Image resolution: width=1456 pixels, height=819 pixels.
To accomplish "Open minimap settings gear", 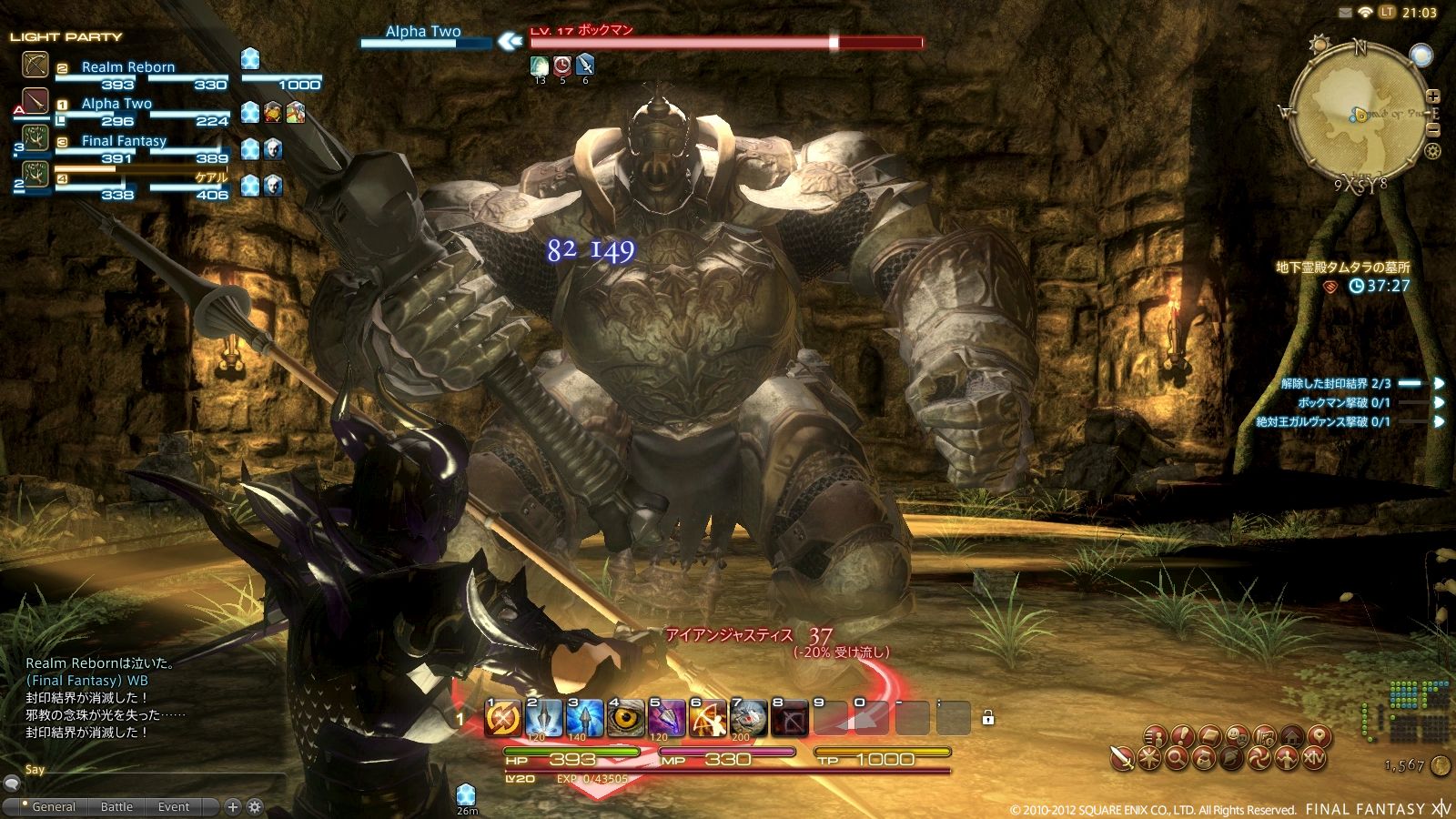I will click(1431, 150).
